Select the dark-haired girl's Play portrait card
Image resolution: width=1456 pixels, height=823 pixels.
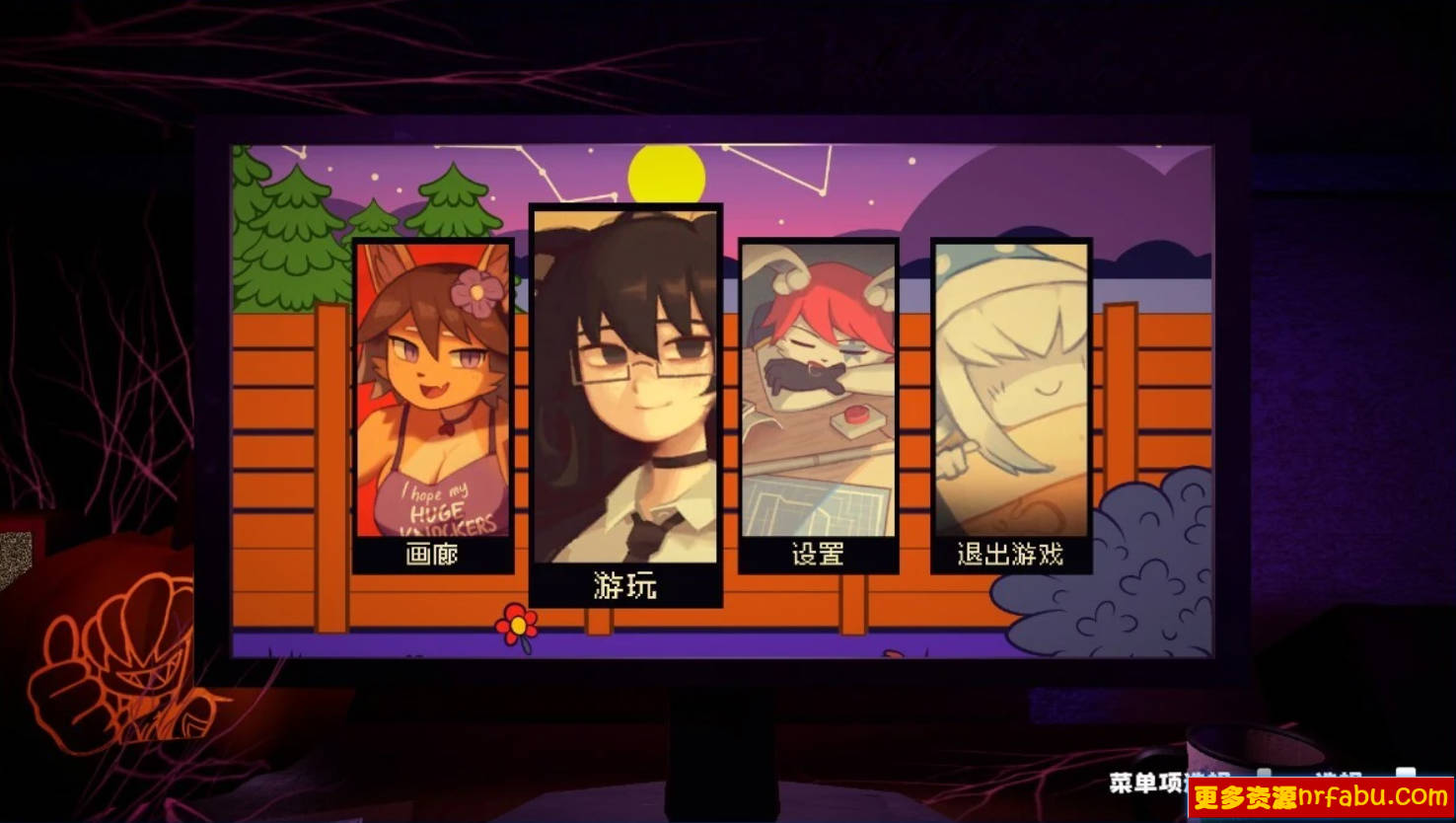pos(627,395)
